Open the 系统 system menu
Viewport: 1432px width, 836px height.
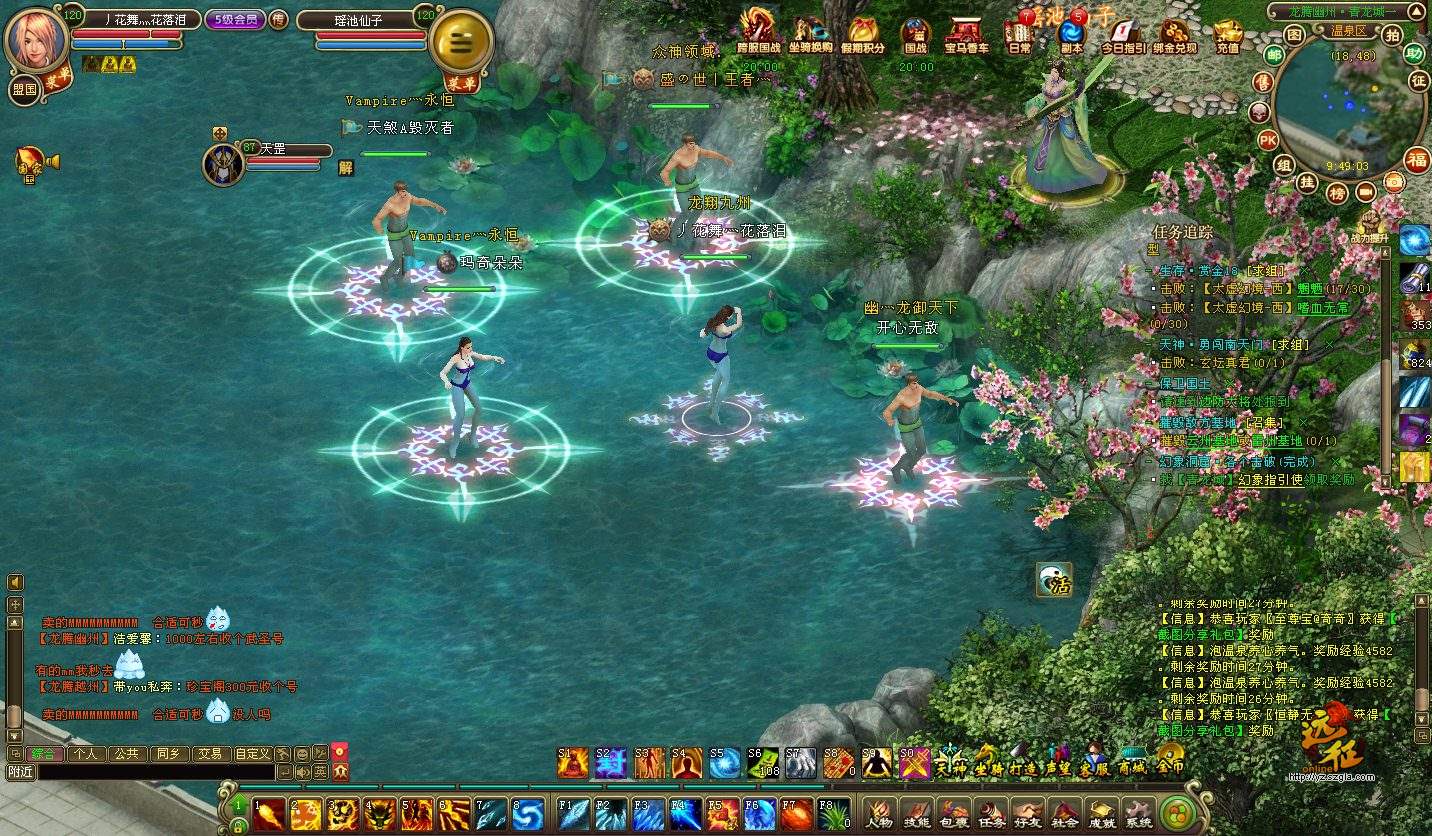coord(1138,813)
